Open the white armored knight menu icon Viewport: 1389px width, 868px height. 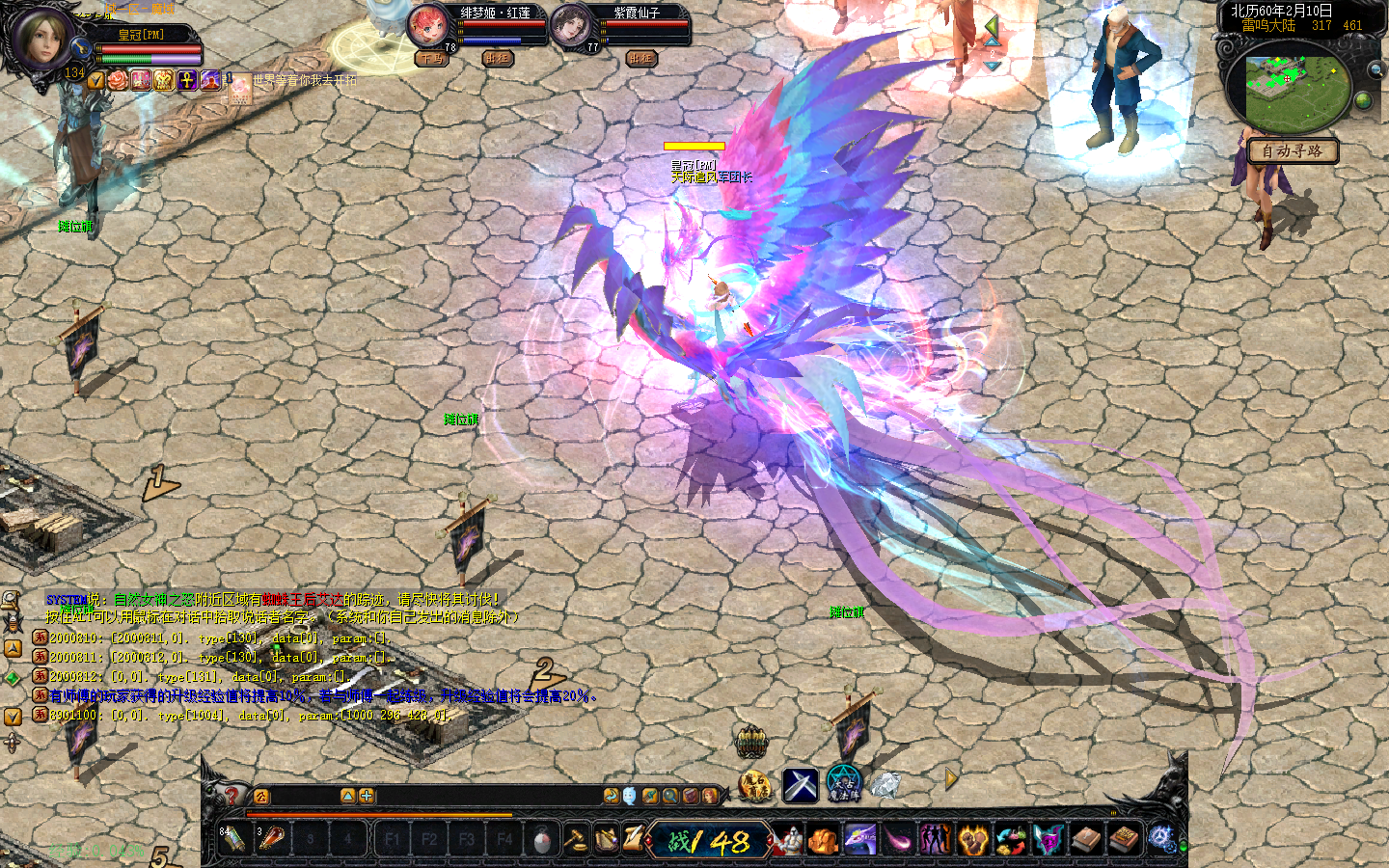click(x=788, y=840)
